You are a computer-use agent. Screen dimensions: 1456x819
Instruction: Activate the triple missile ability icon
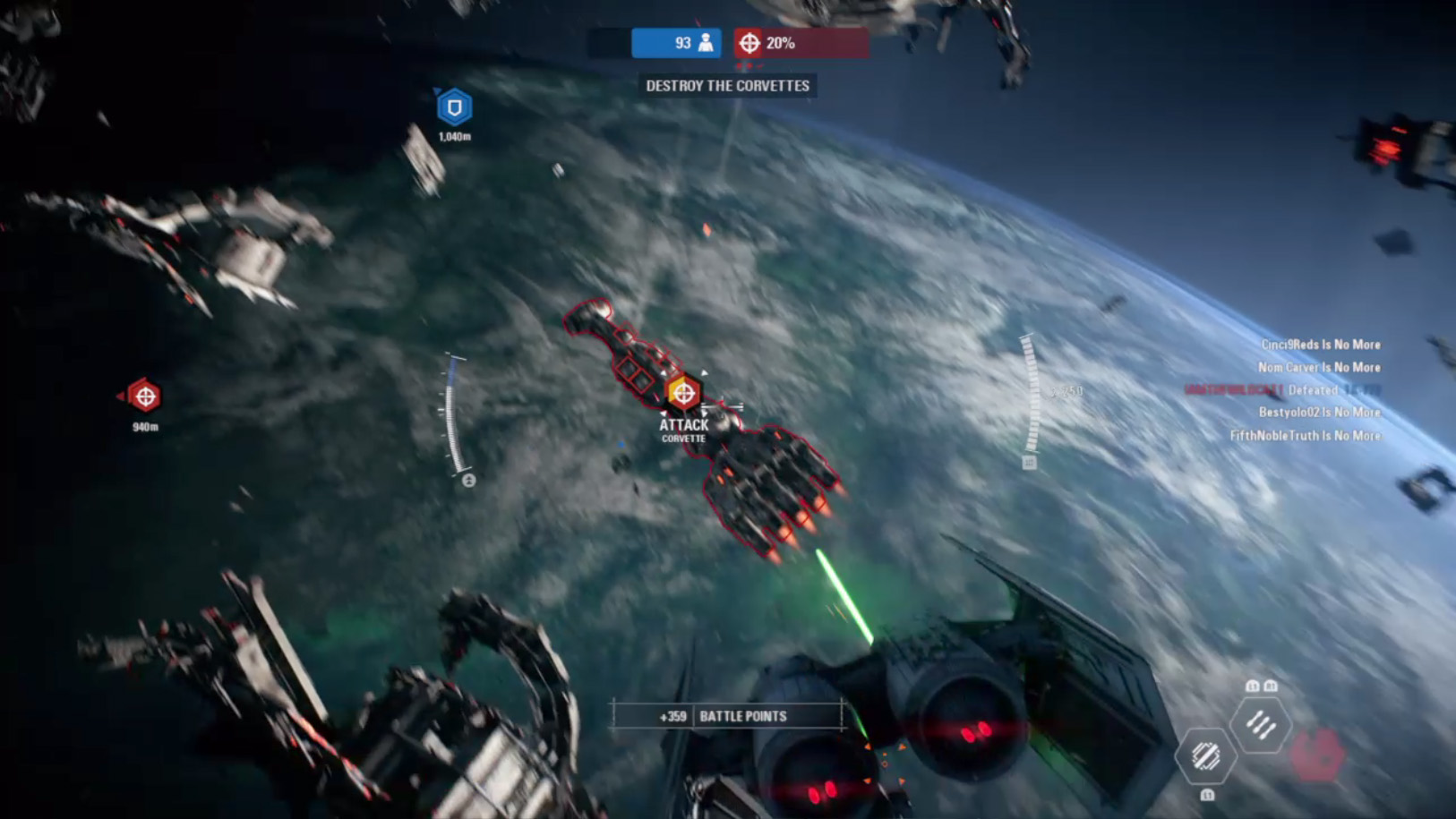coord(1261,725)
